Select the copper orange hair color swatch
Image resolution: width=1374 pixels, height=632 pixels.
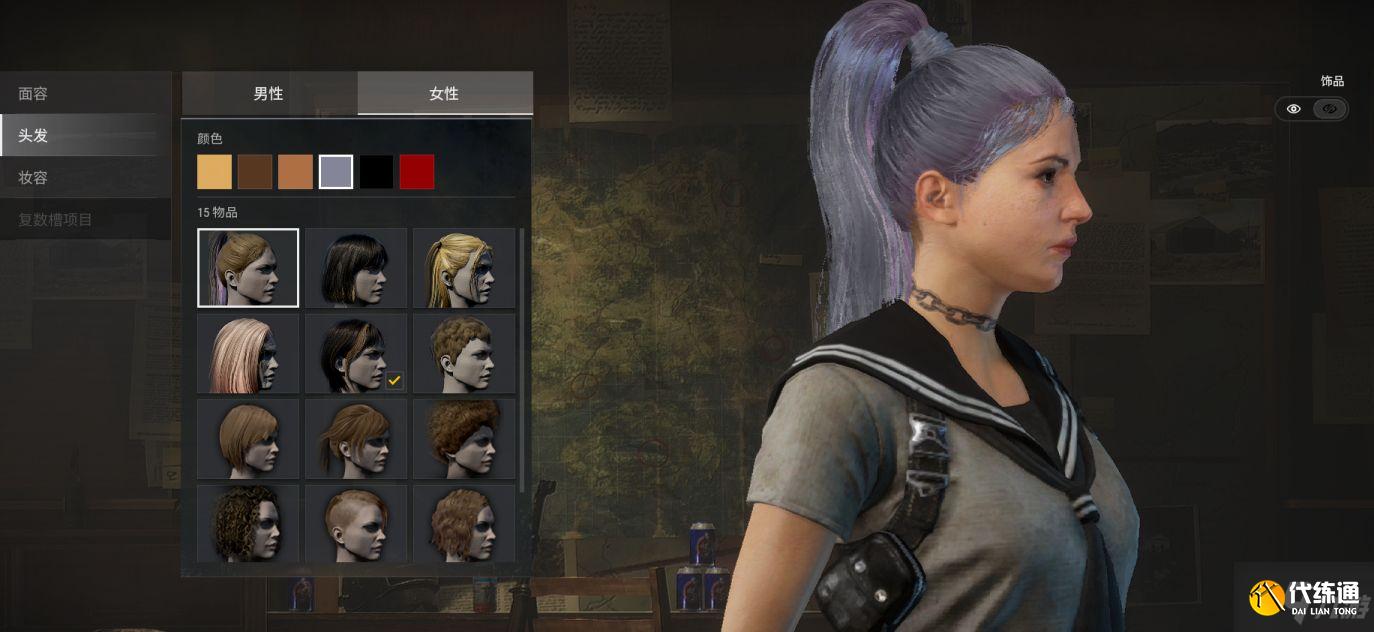[x=295, y=172]
